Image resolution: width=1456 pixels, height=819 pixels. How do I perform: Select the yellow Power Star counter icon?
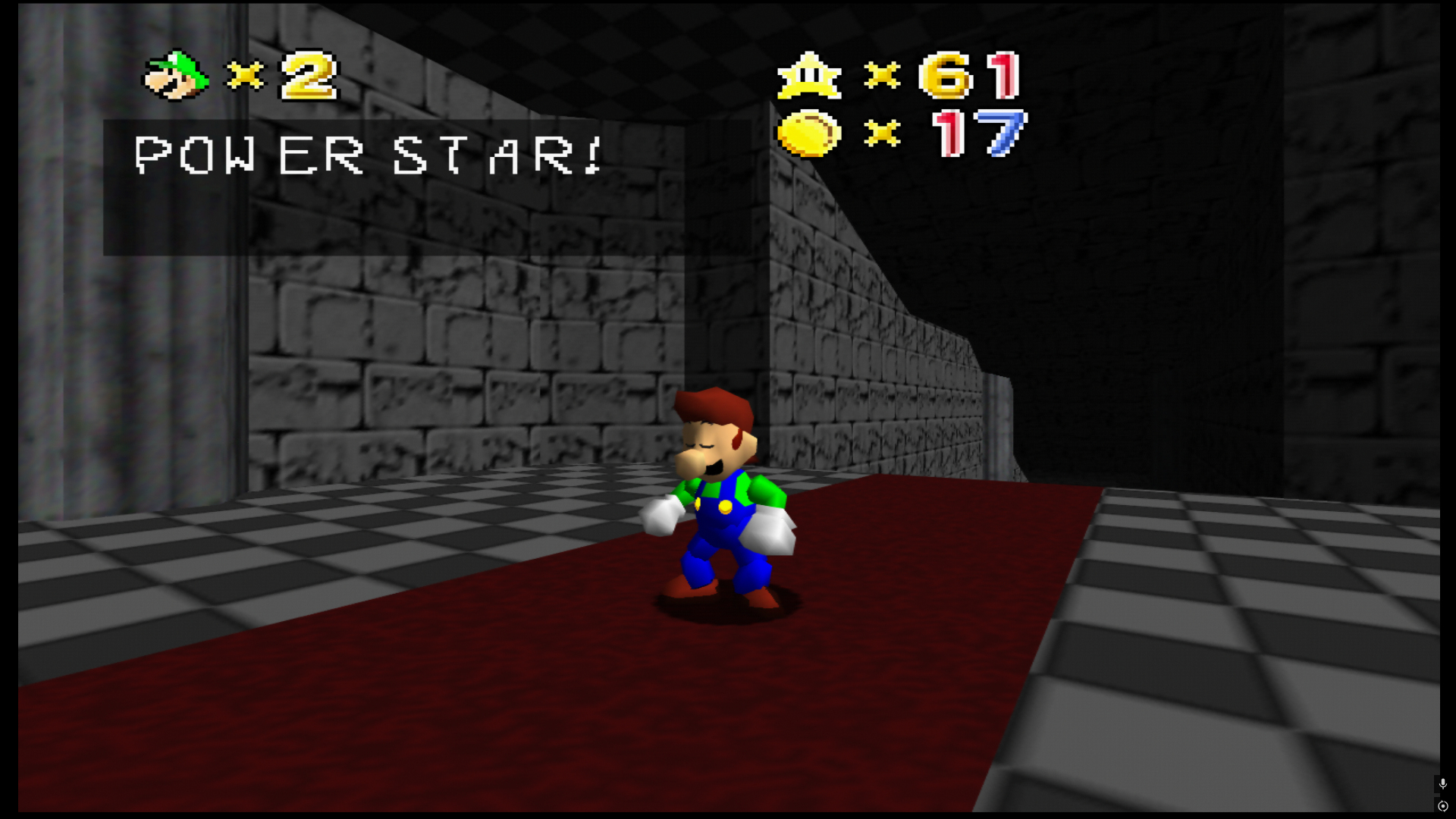809,75
